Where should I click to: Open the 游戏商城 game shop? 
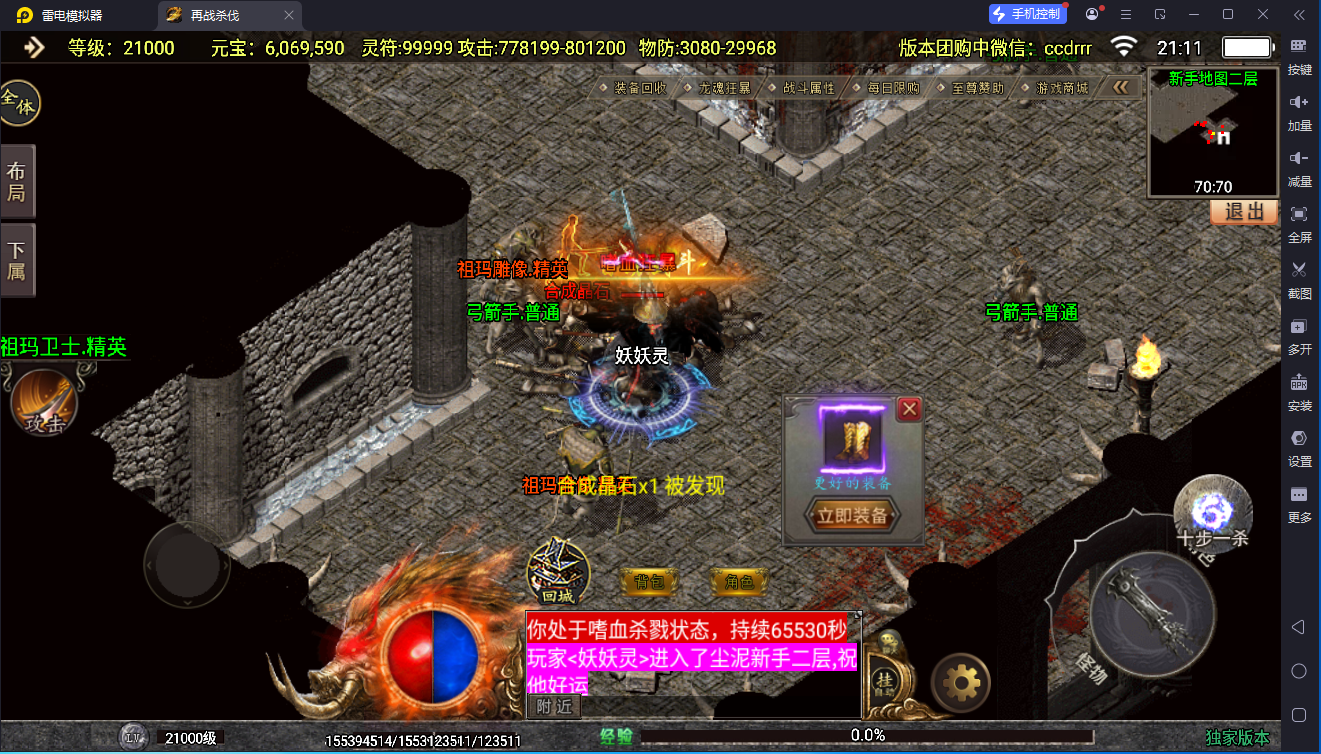coord(1061,88)
